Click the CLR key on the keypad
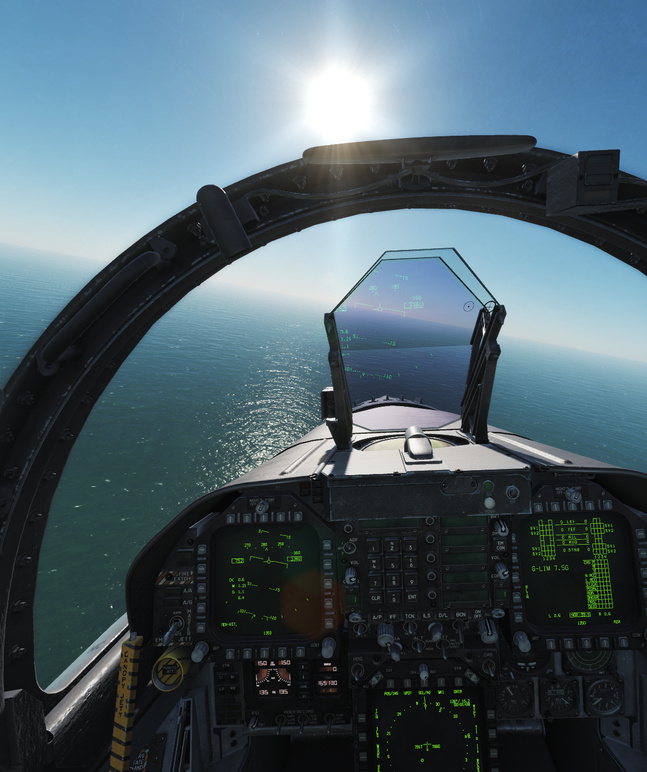The image size is (647, 772). click(375, 597)
